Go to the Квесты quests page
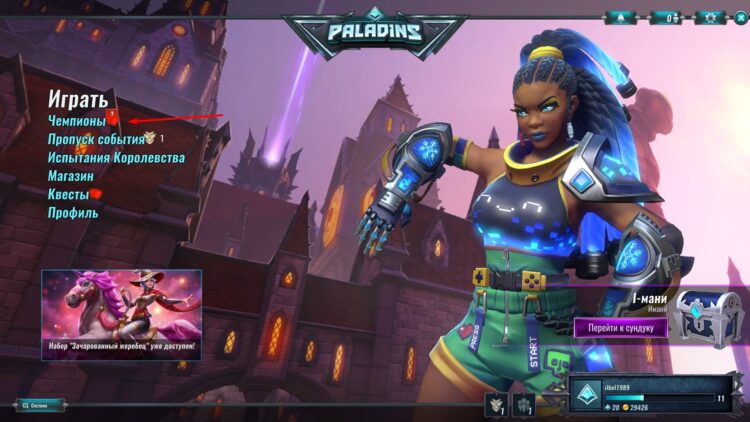This screenshot has height=422, width=750. point(69,194)
